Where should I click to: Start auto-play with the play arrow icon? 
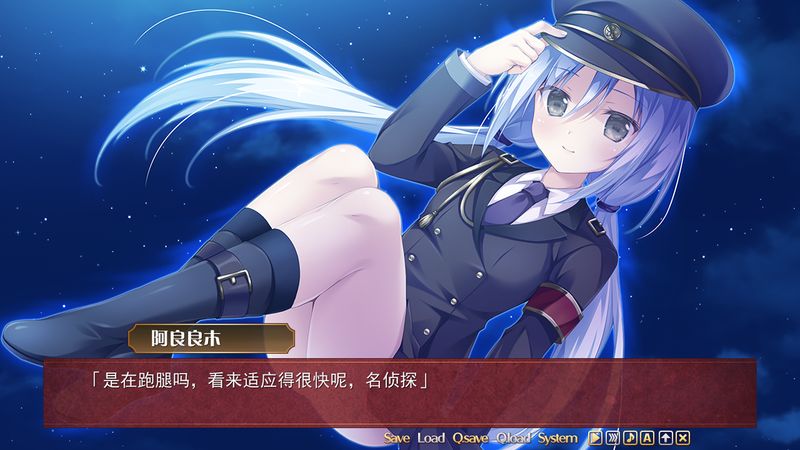[x=595, y=438]
